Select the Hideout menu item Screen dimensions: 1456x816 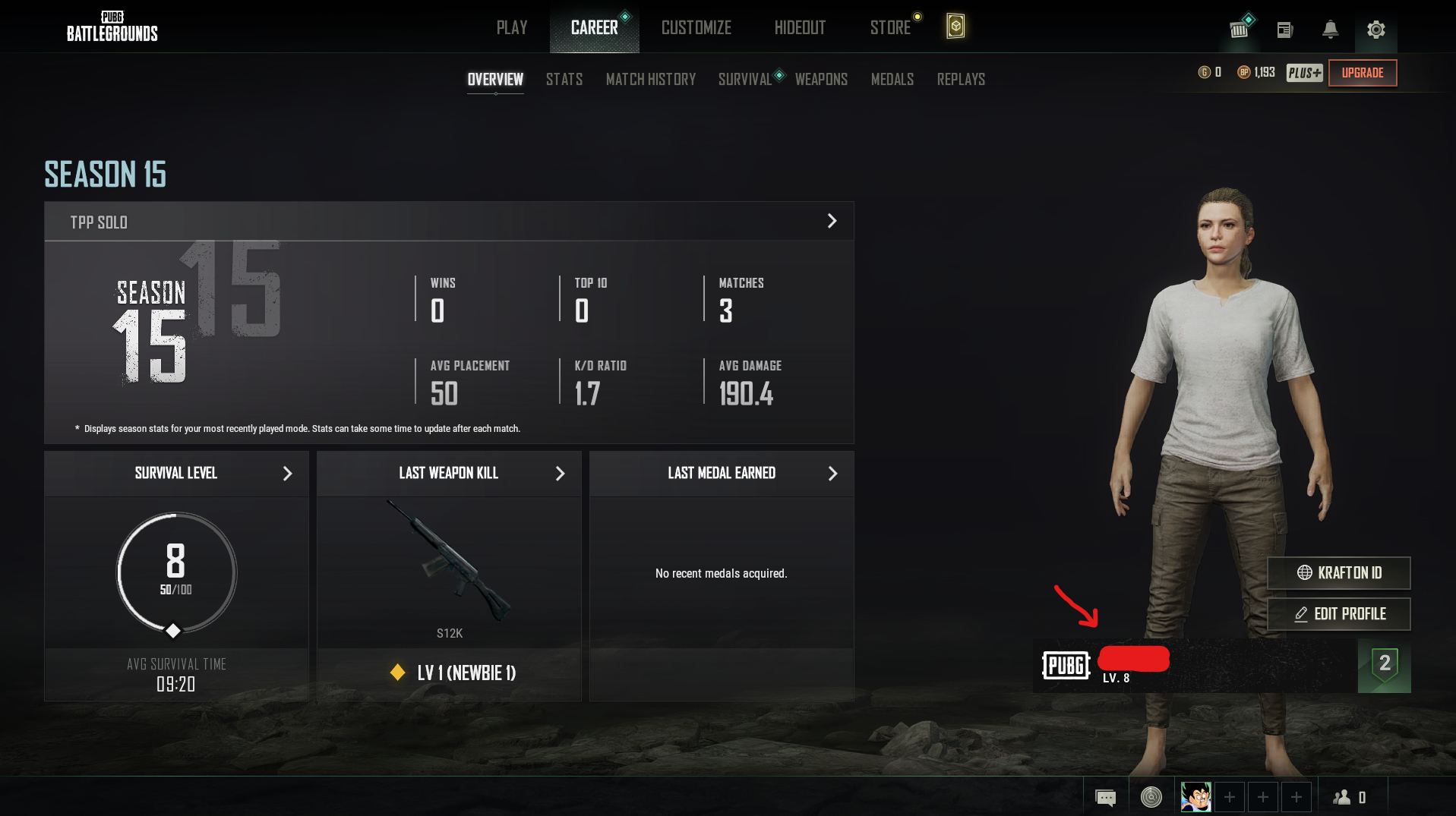tap(799, 27)
